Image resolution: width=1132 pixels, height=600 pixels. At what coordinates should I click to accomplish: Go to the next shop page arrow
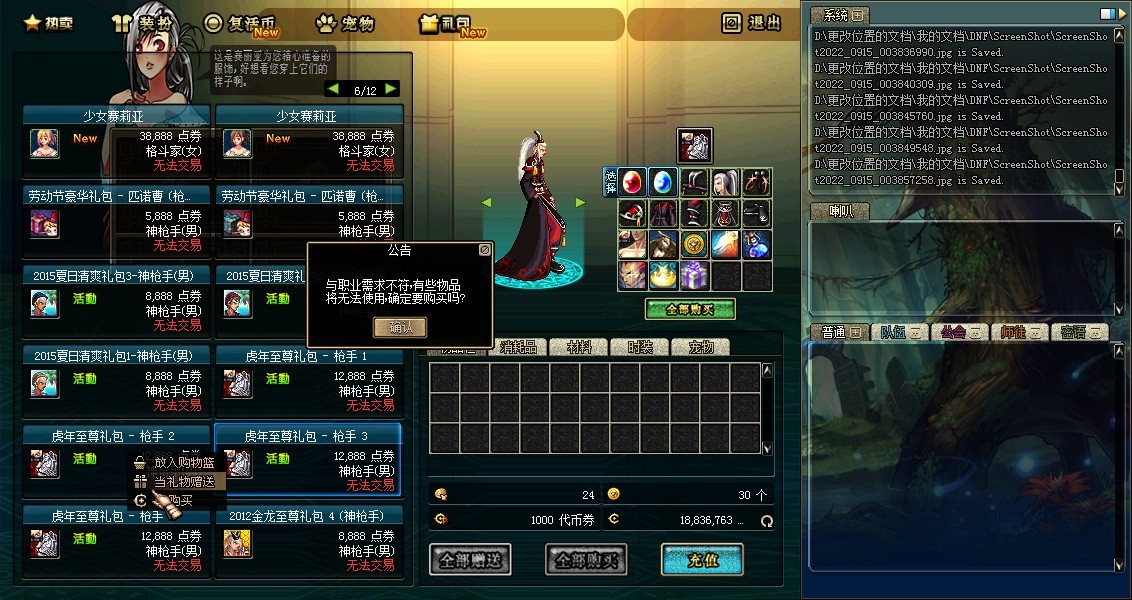click(x=391, y=89)
